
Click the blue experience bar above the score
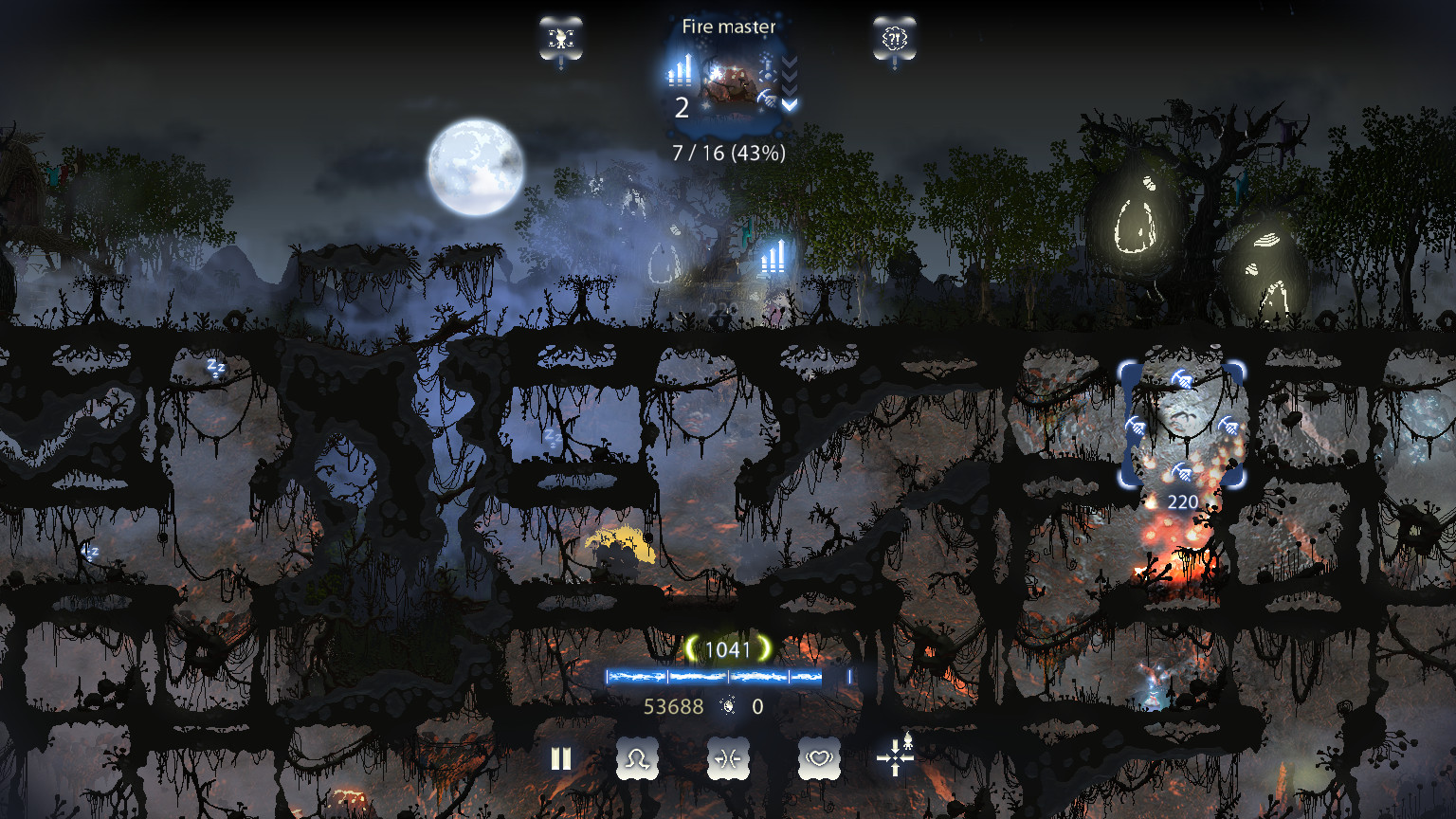coord(713,677)
